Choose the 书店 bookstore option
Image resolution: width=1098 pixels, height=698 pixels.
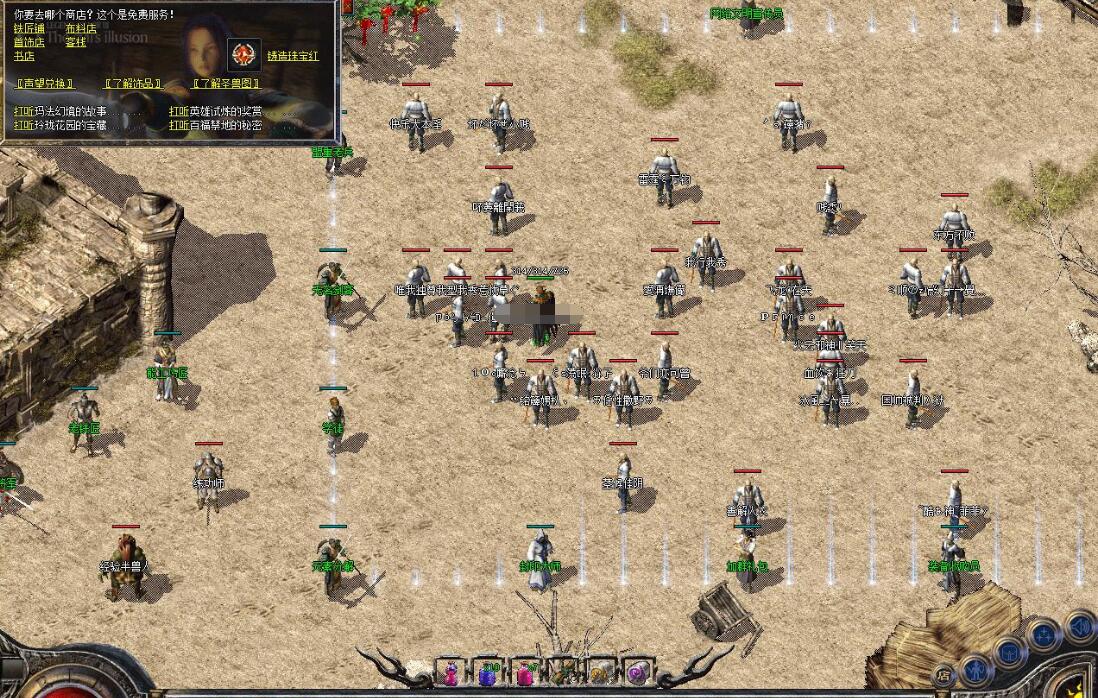(25, 56)
